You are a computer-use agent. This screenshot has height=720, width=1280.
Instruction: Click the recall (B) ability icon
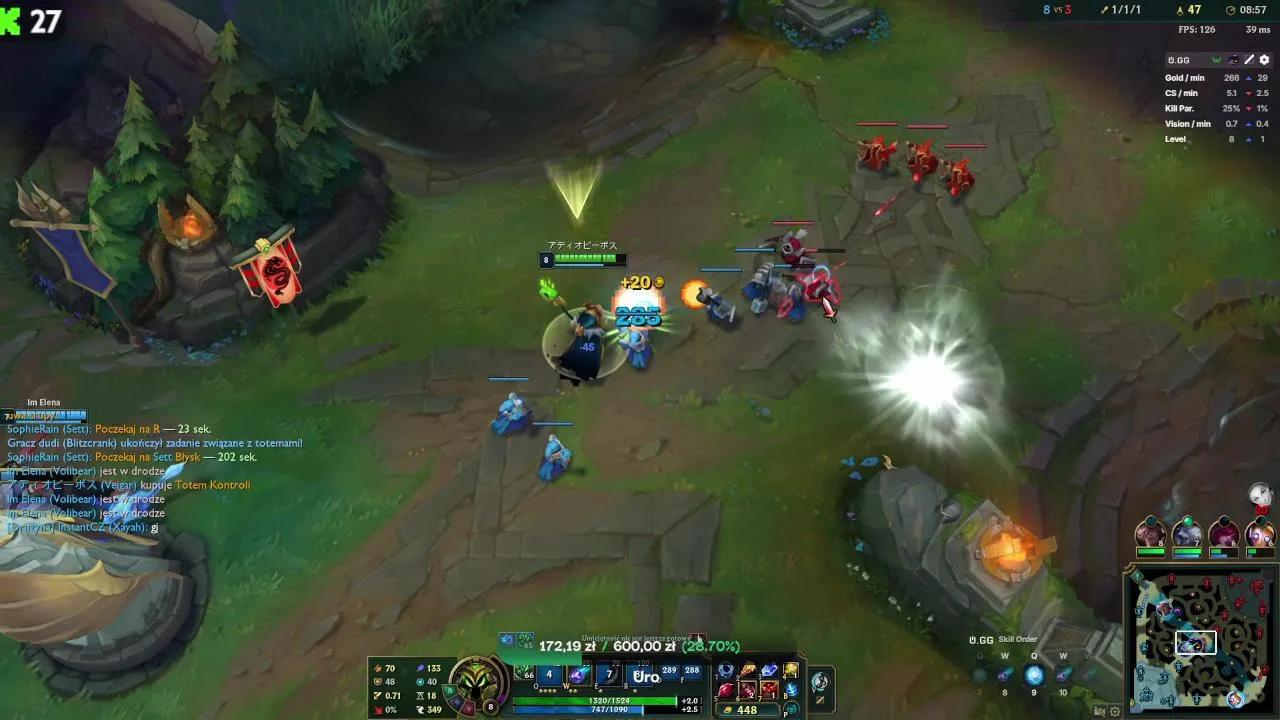click(793, 689)
